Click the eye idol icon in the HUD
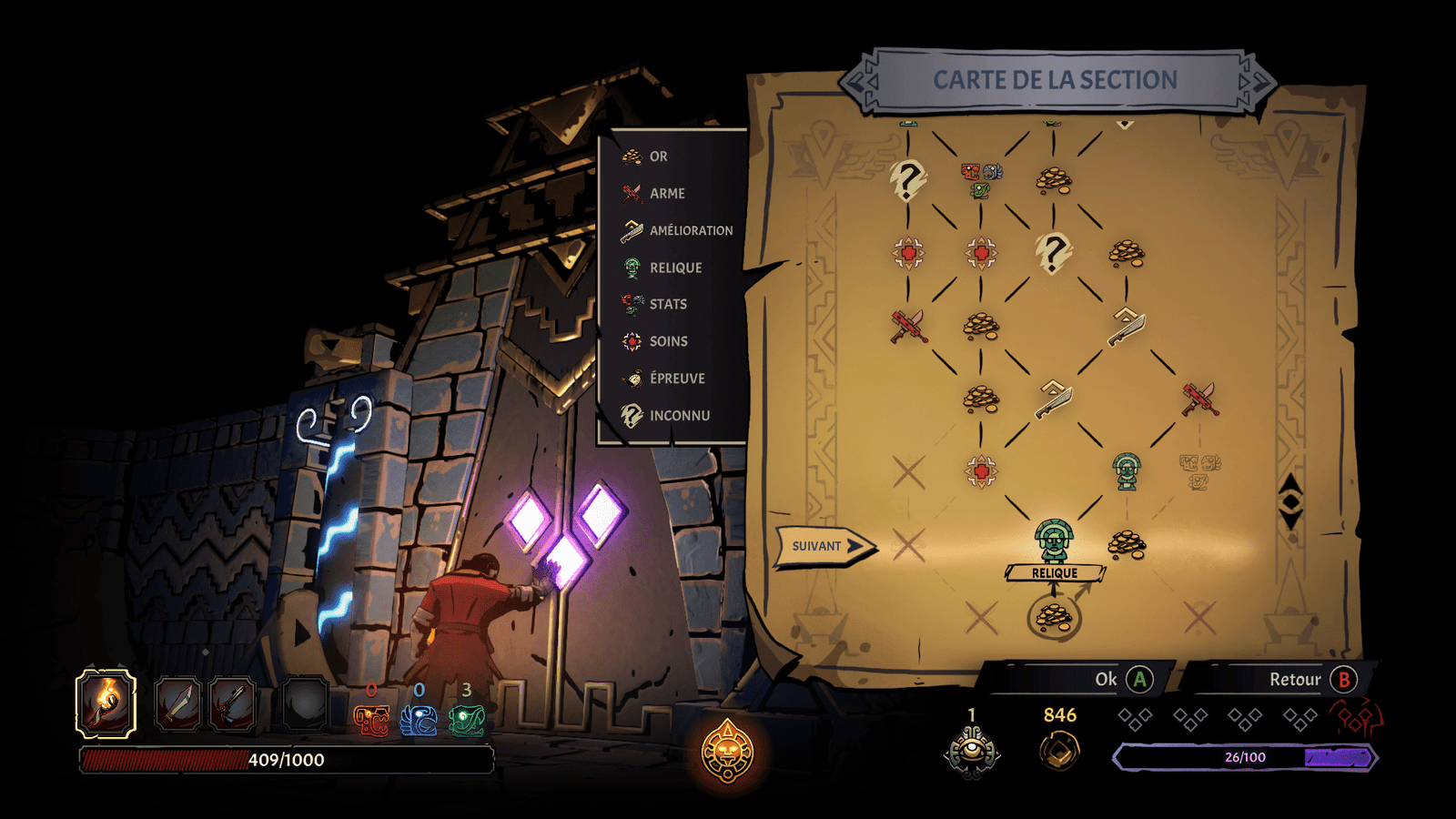 tap(972, 753)
